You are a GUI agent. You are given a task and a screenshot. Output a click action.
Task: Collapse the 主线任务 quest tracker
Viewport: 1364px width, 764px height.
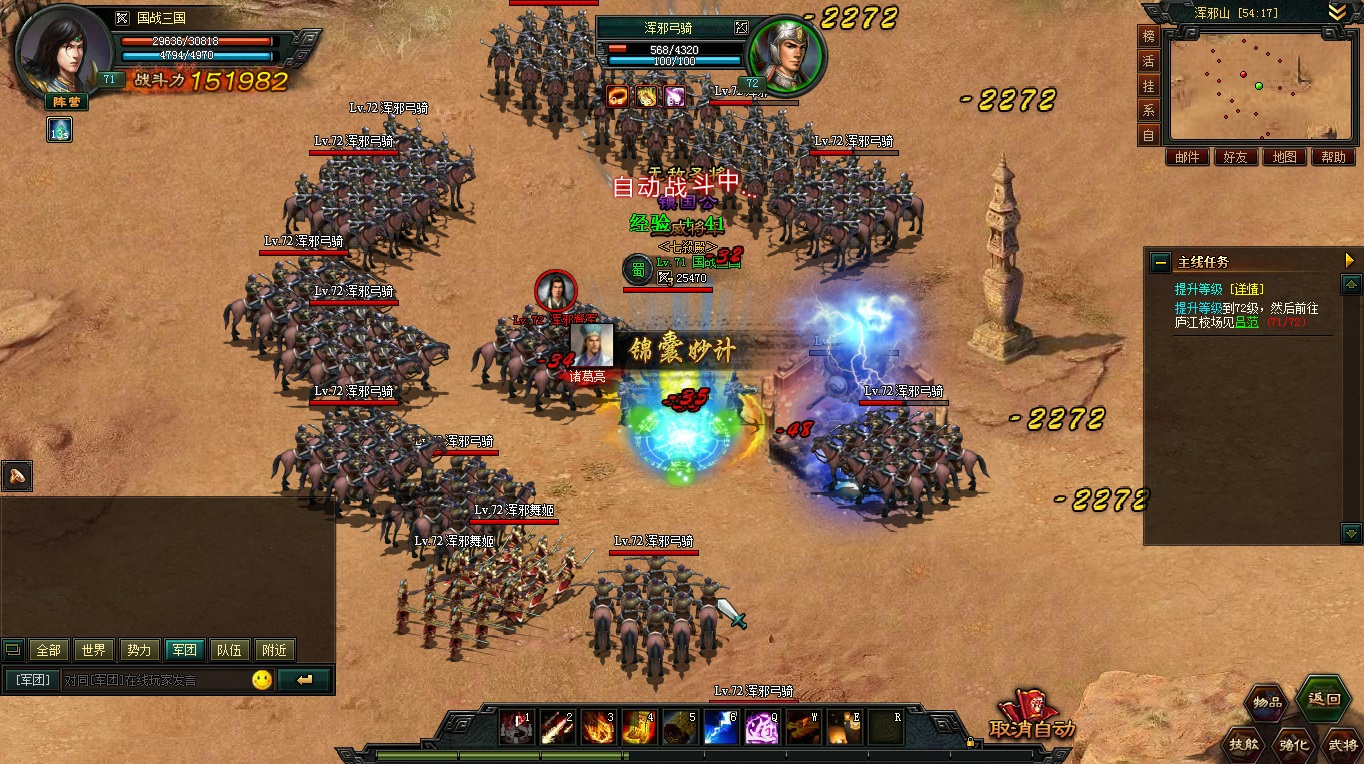tap(1160, 261)
